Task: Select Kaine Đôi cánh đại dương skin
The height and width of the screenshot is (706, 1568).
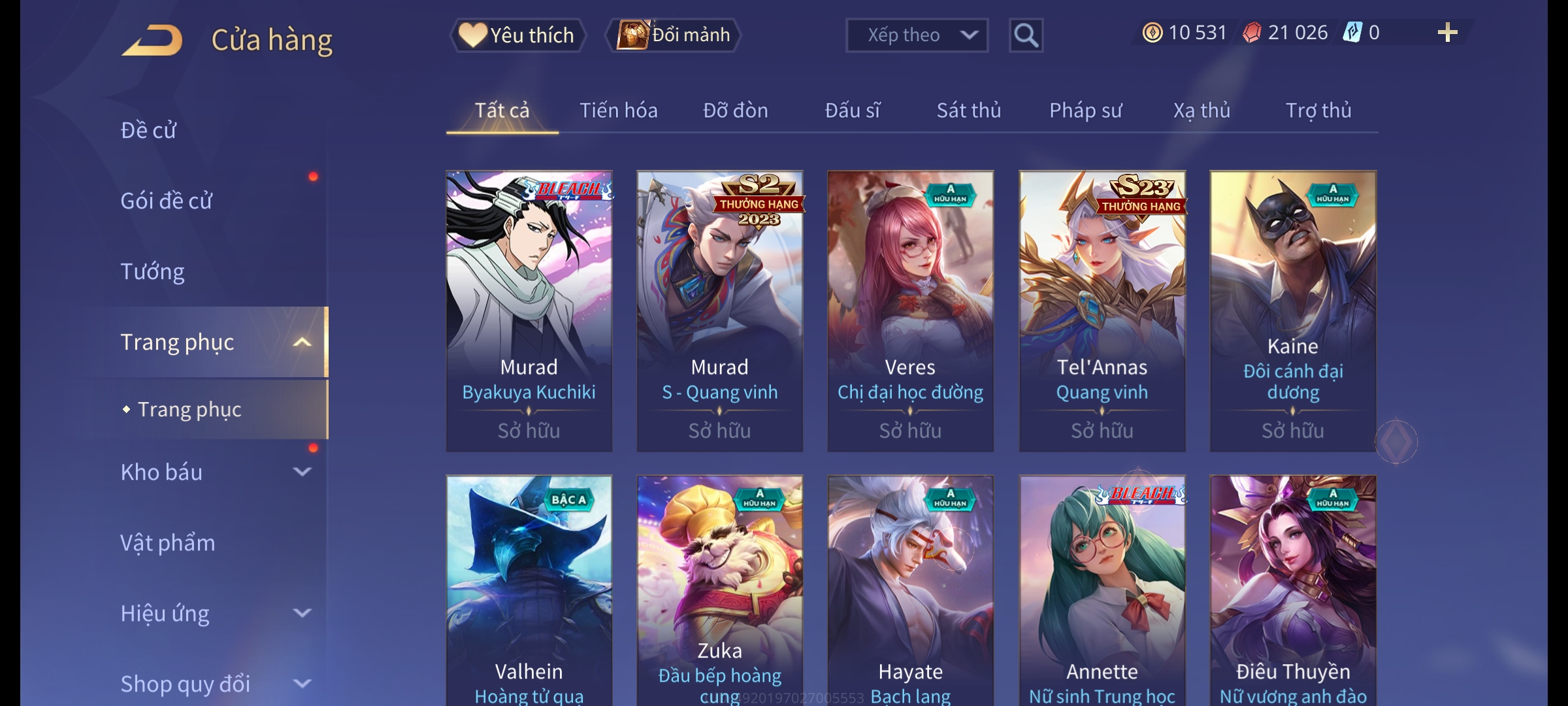Action: pos(1292,311)
